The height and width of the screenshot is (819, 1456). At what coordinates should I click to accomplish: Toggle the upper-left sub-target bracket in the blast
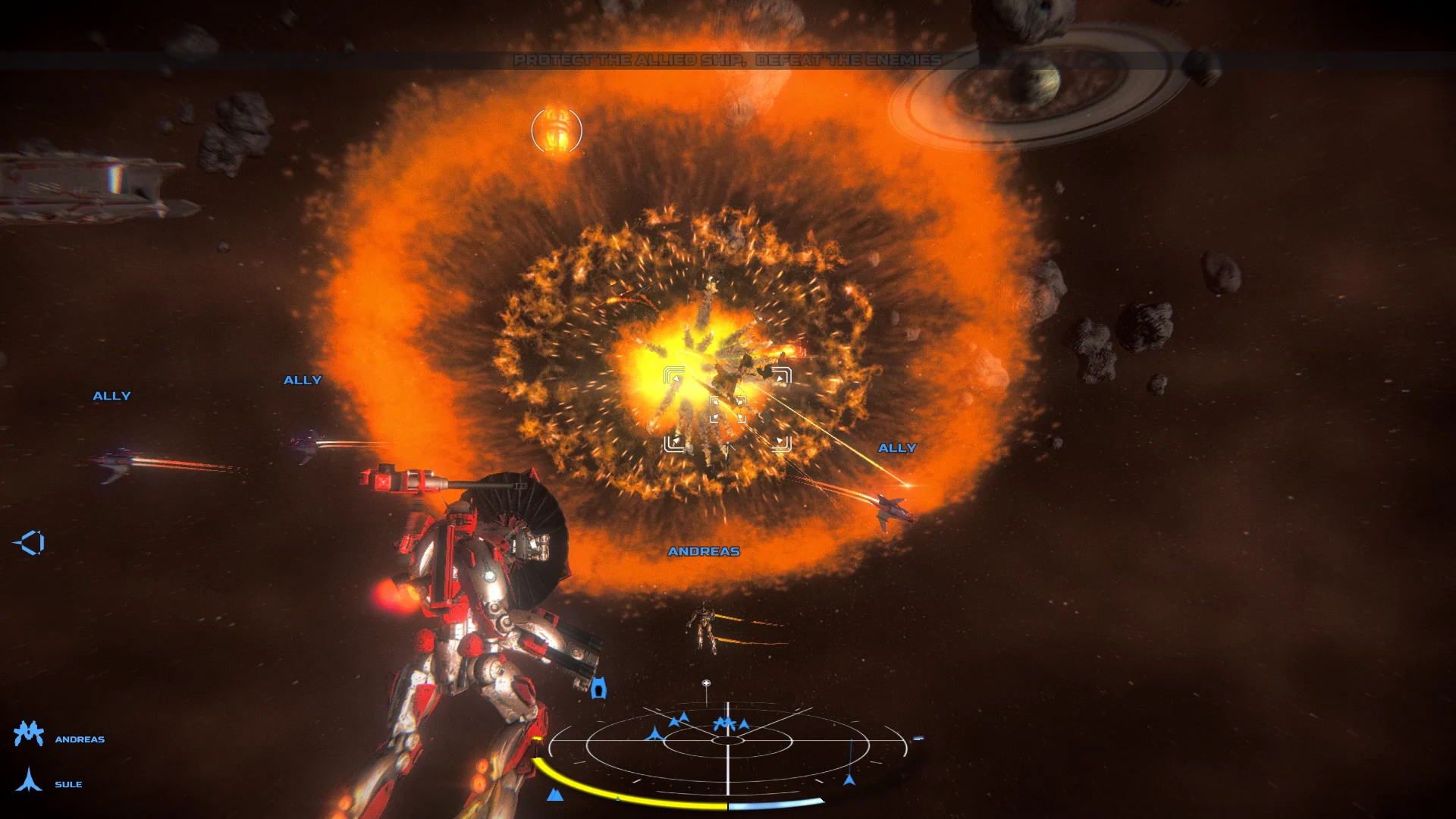pos(672,374)
